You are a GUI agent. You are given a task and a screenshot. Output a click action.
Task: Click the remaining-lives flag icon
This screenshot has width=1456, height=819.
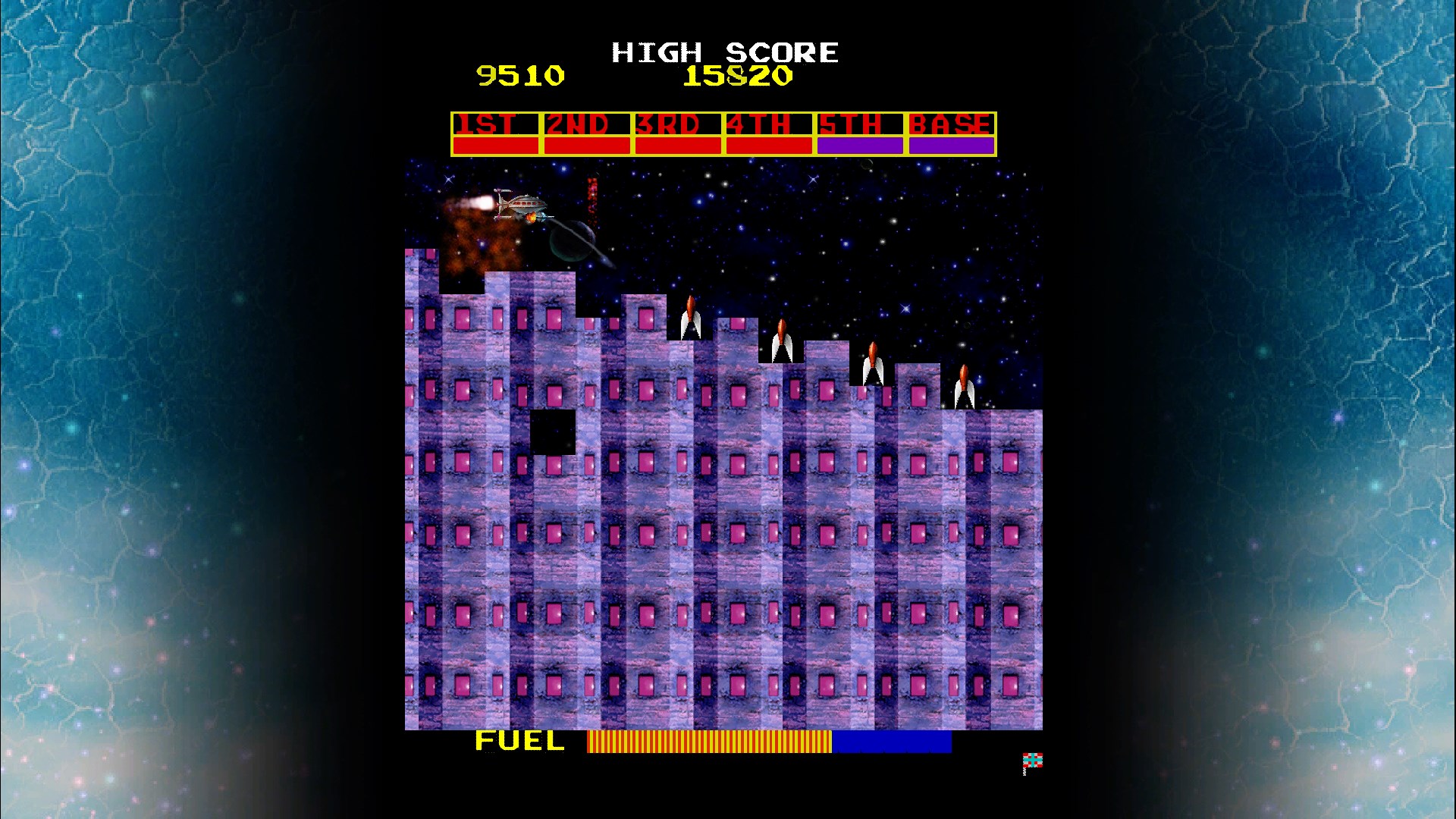pos(1034,761)
